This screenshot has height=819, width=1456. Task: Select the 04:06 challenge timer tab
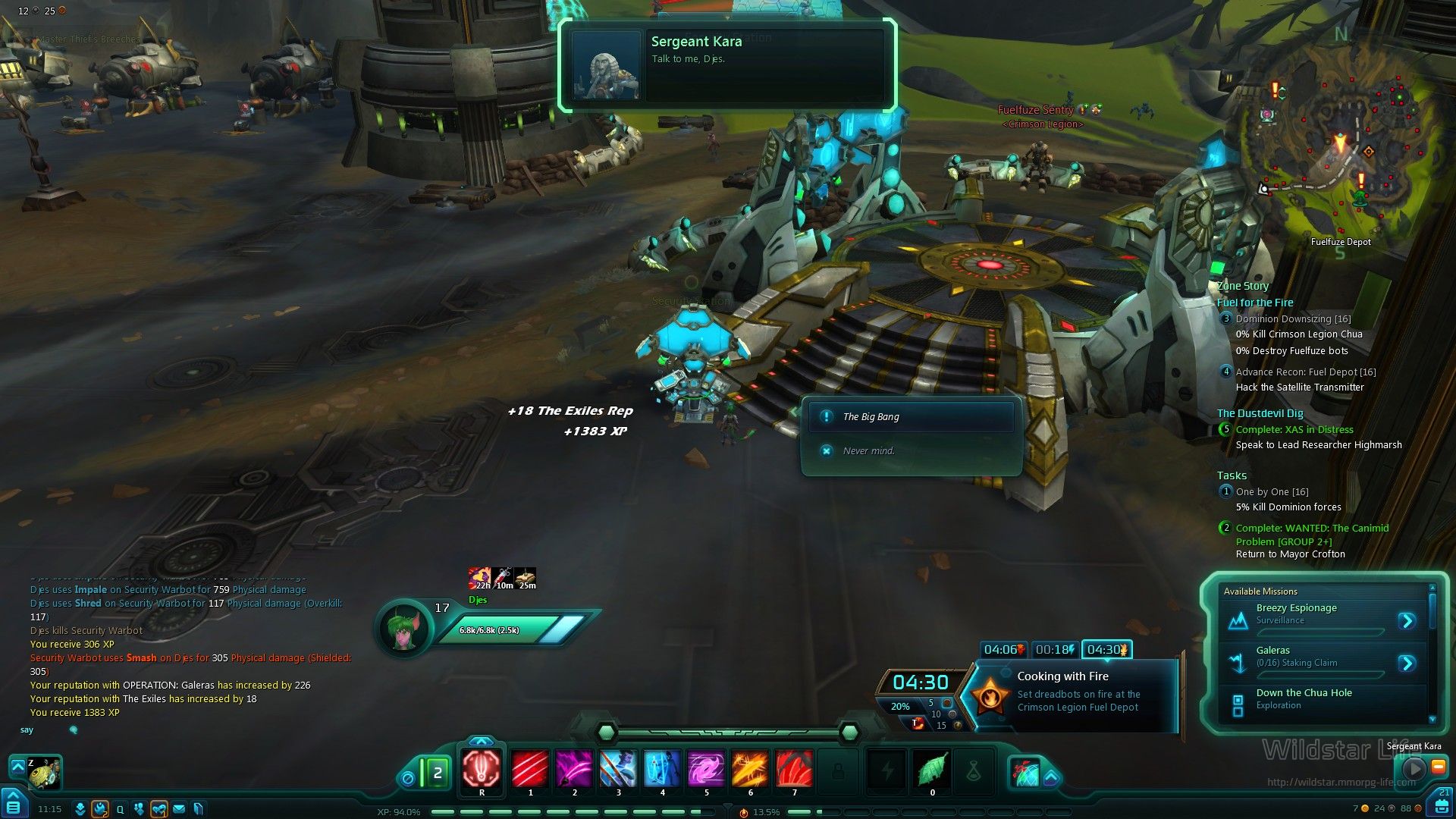pyautogui.click(x=1003, y=650)
